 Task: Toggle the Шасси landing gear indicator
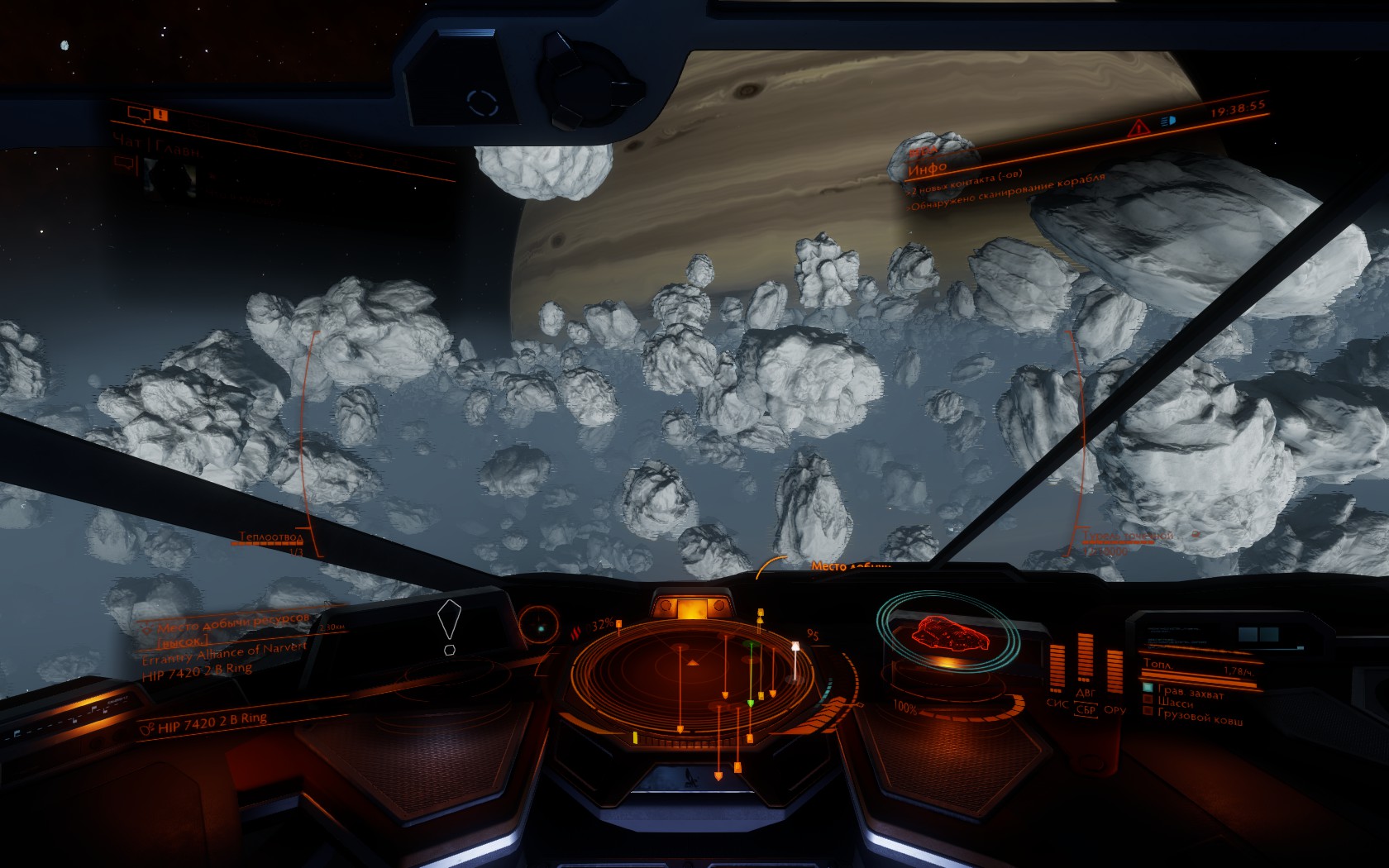pos(1148,699)
